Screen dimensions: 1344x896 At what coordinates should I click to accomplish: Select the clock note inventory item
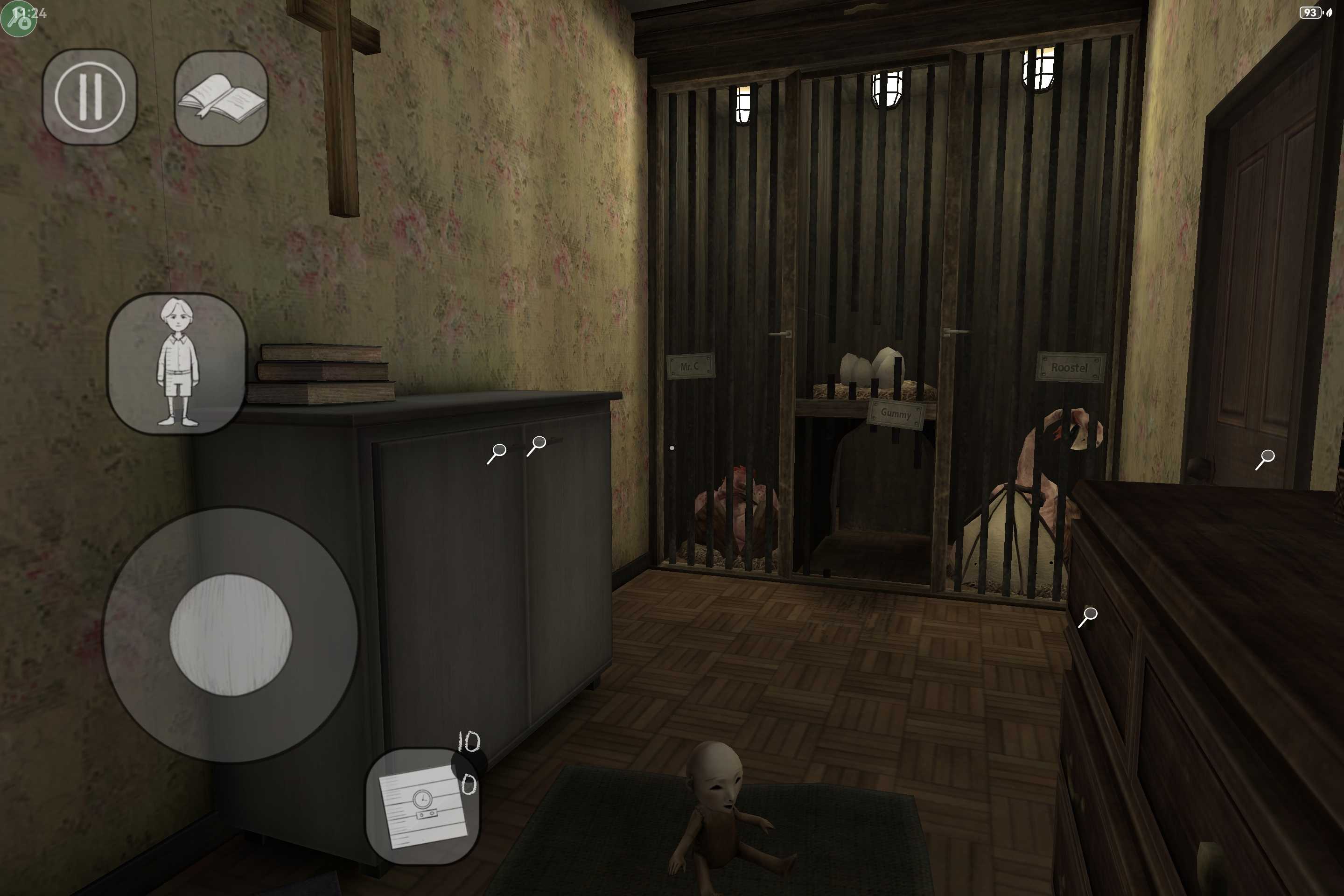(x=422, y=806)
